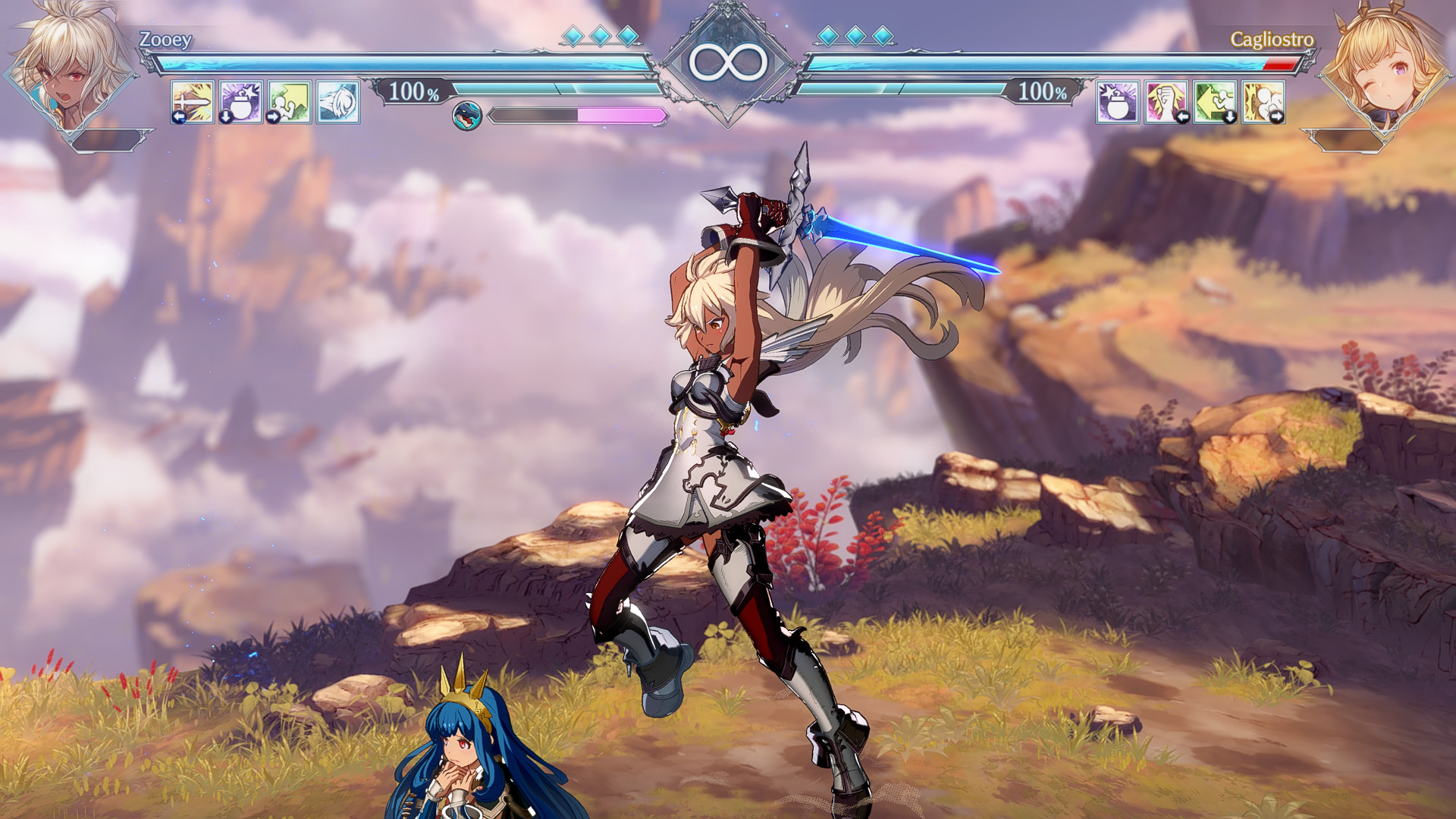Select Cagliostro's bomb skill icon

1117,103
